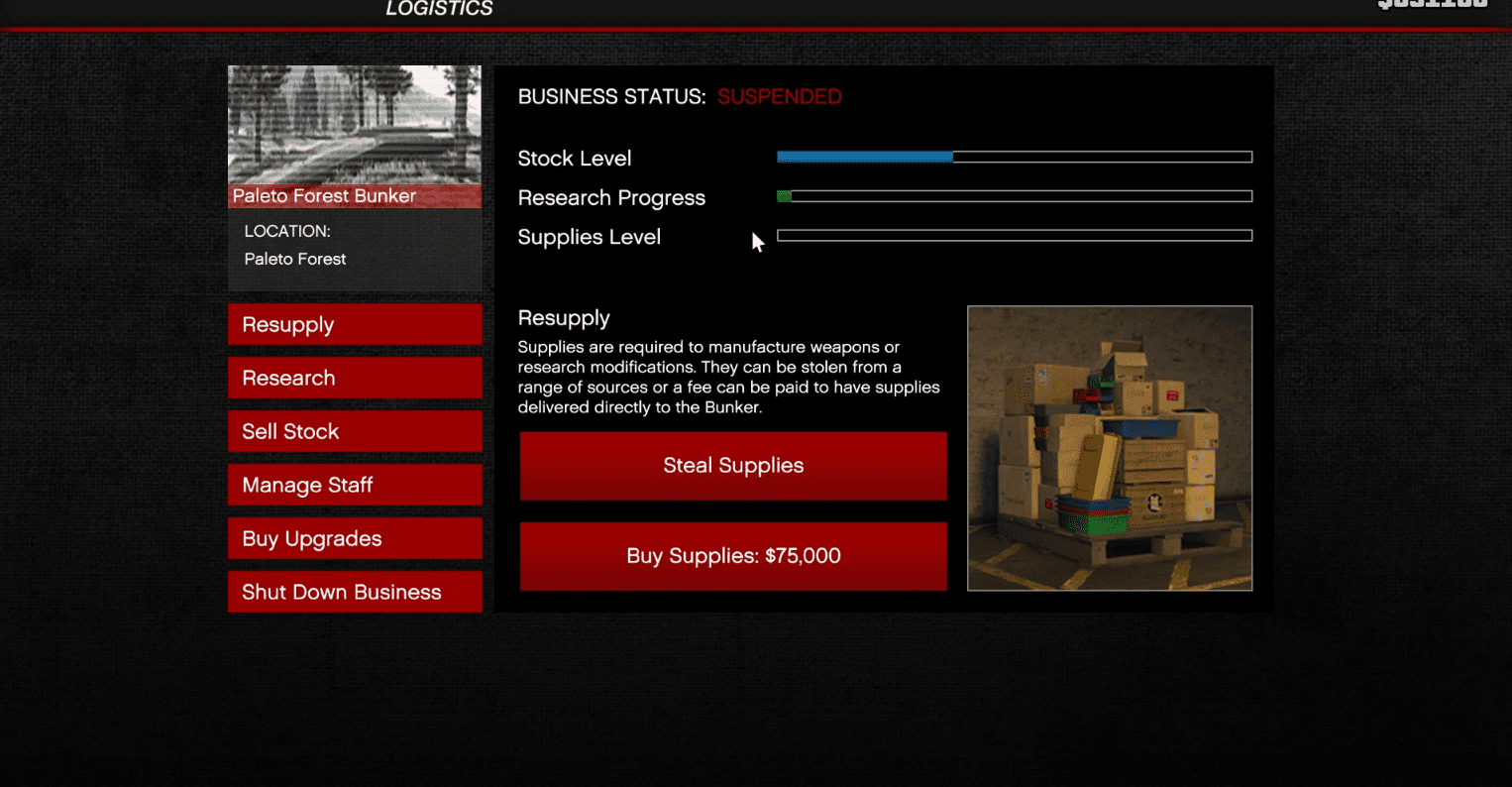
Task: Click the Research Progress bar
Action: 1014,196
